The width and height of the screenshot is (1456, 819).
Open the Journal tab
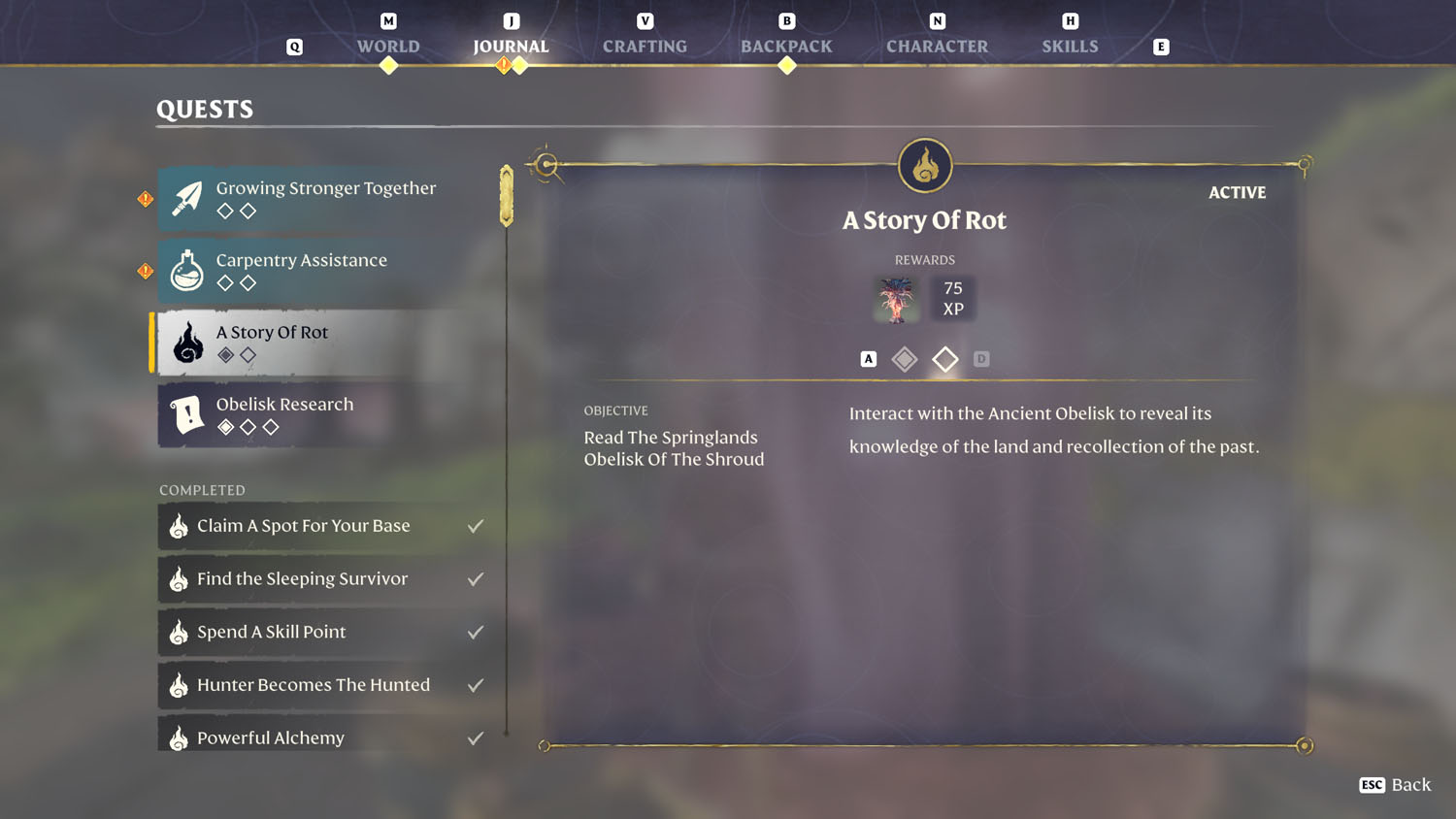tap(511, 46)
